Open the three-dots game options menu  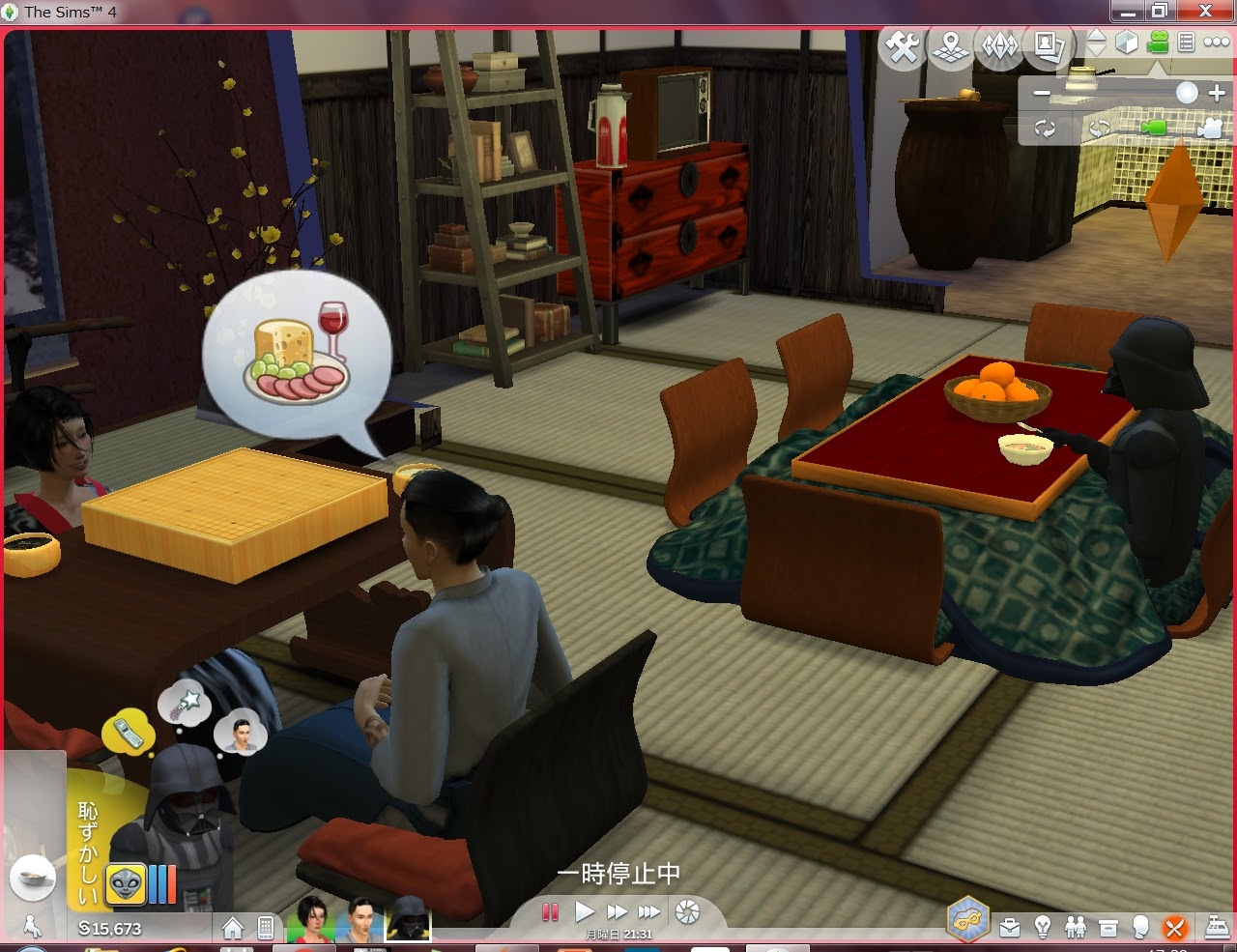click(x=1216, y=43)
